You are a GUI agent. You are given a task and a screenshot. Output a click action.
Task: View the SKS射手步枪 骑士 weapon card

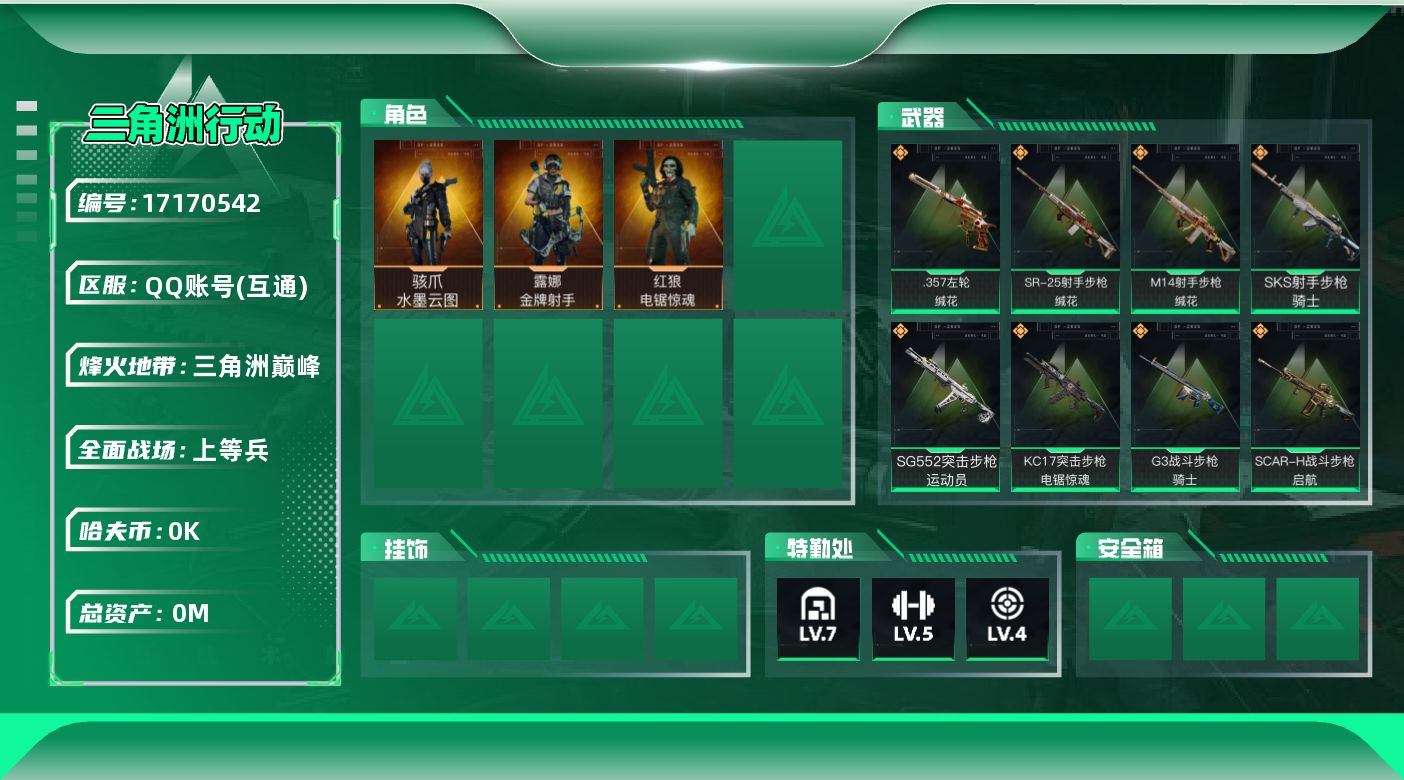pos(1305,228)
